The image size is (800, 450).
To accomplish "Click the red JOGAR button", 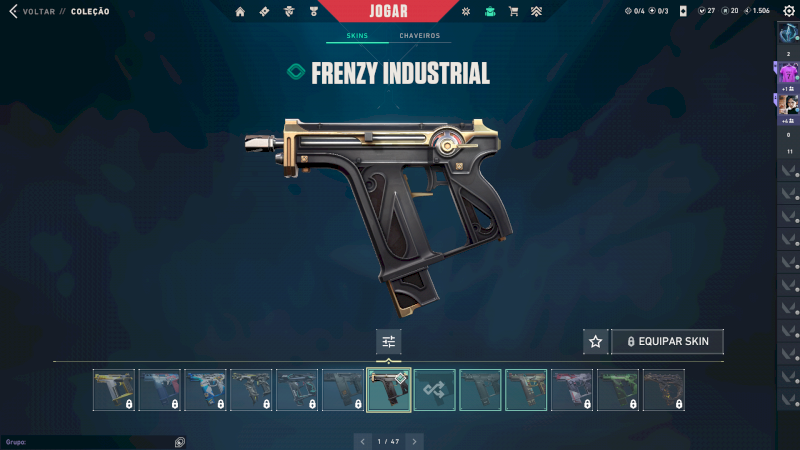I will (402, 11).
